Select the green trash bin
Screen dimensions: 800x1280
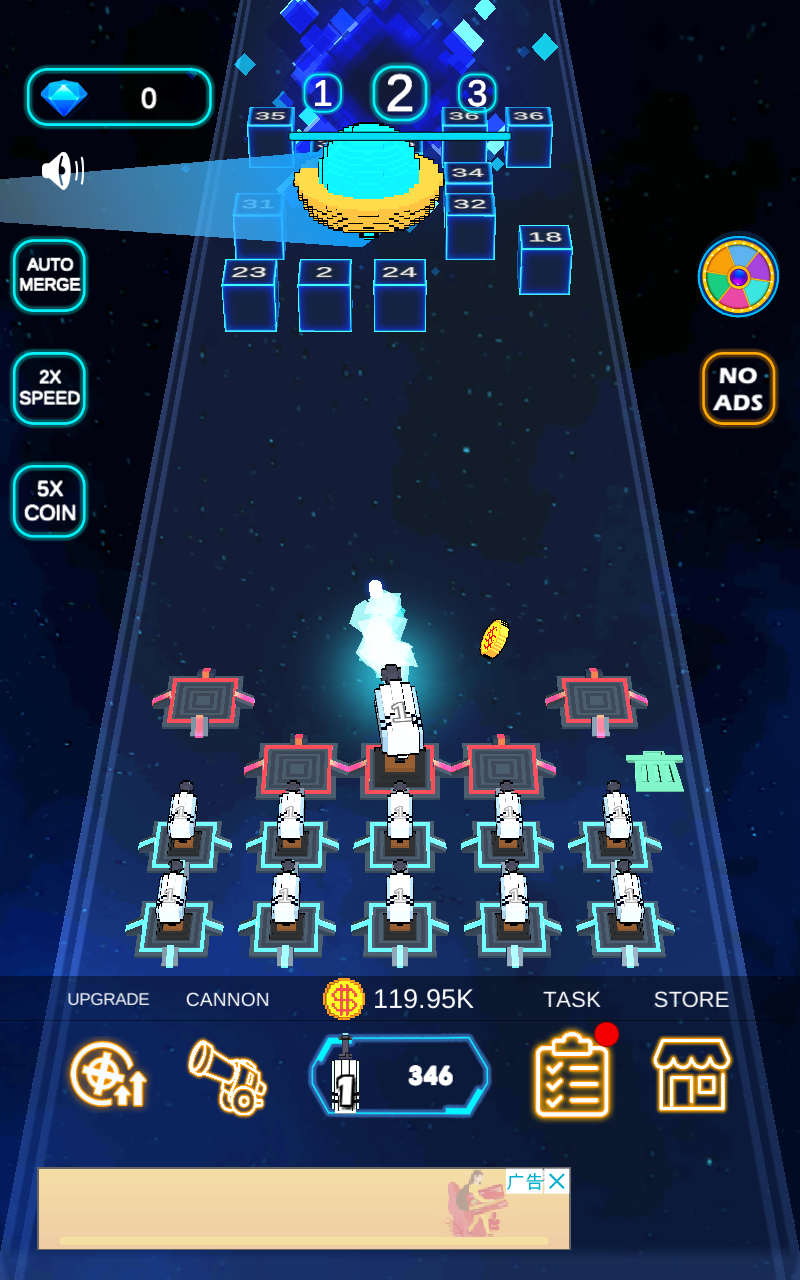tap(656, 772)
